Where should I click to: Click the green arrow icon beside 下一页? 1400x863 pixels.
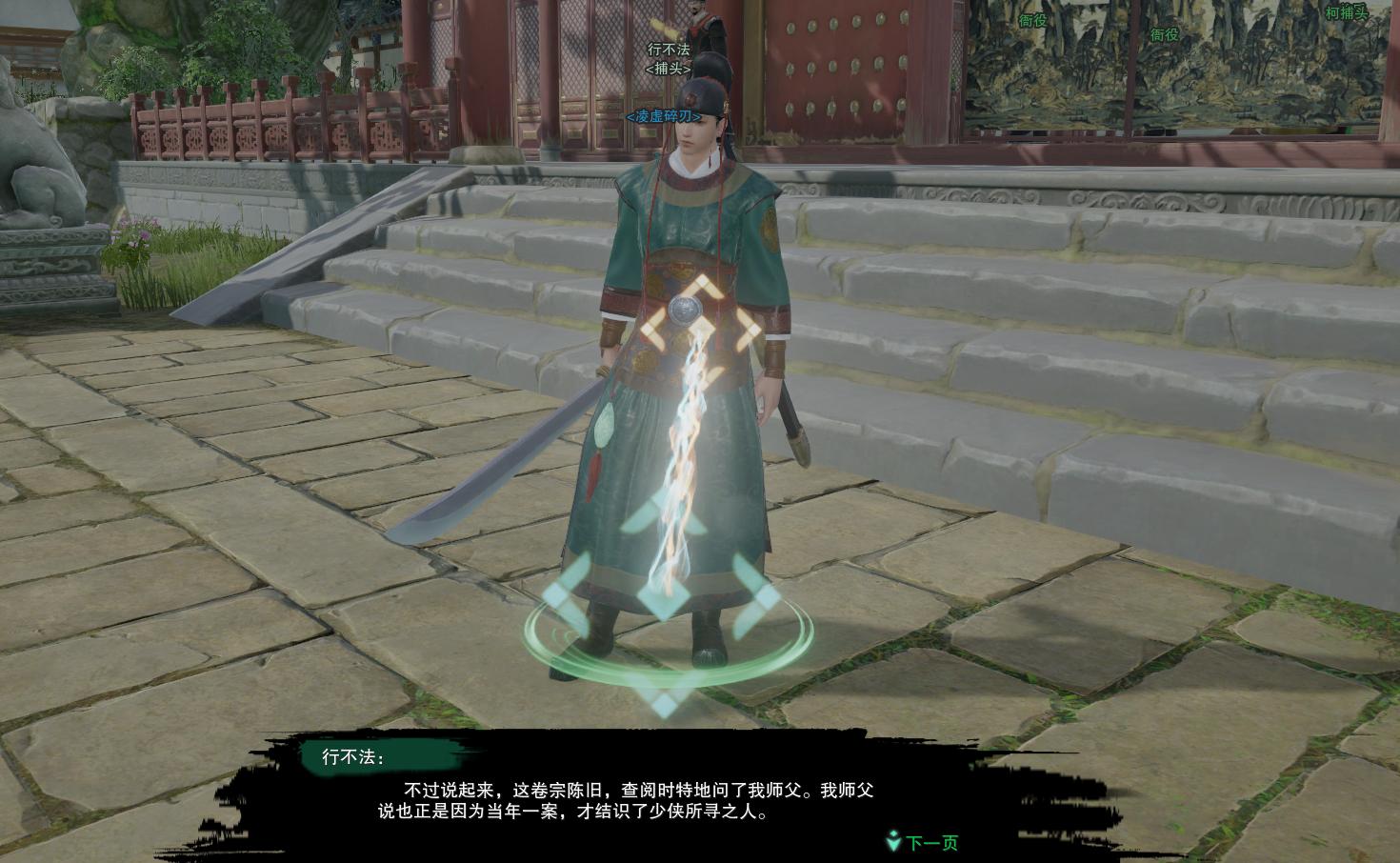coord(893,842)
